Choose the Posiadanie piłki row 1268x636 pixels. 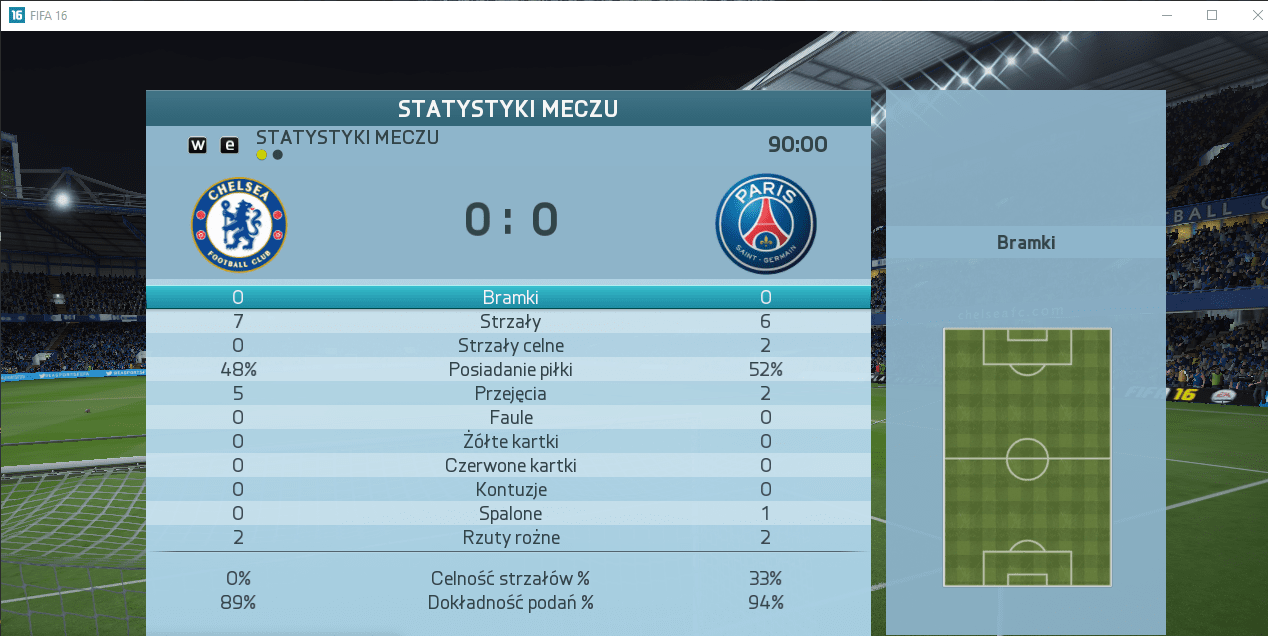510,369
